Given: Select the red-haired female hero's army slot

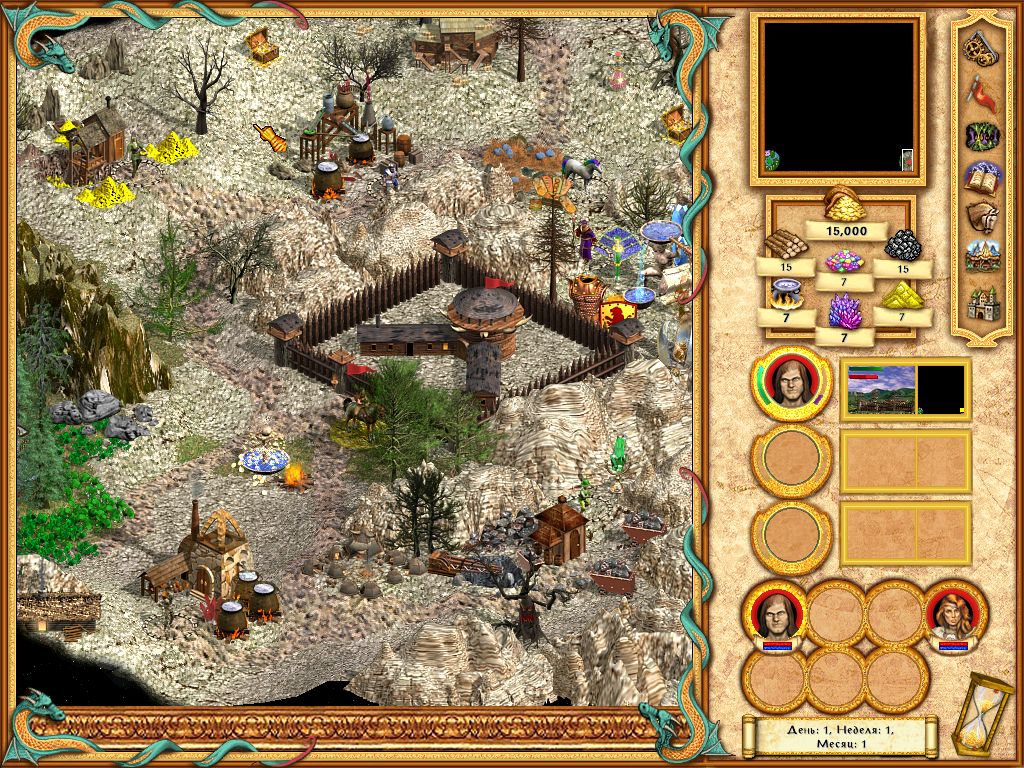Looking at the screenshot, I should (956, 611).
